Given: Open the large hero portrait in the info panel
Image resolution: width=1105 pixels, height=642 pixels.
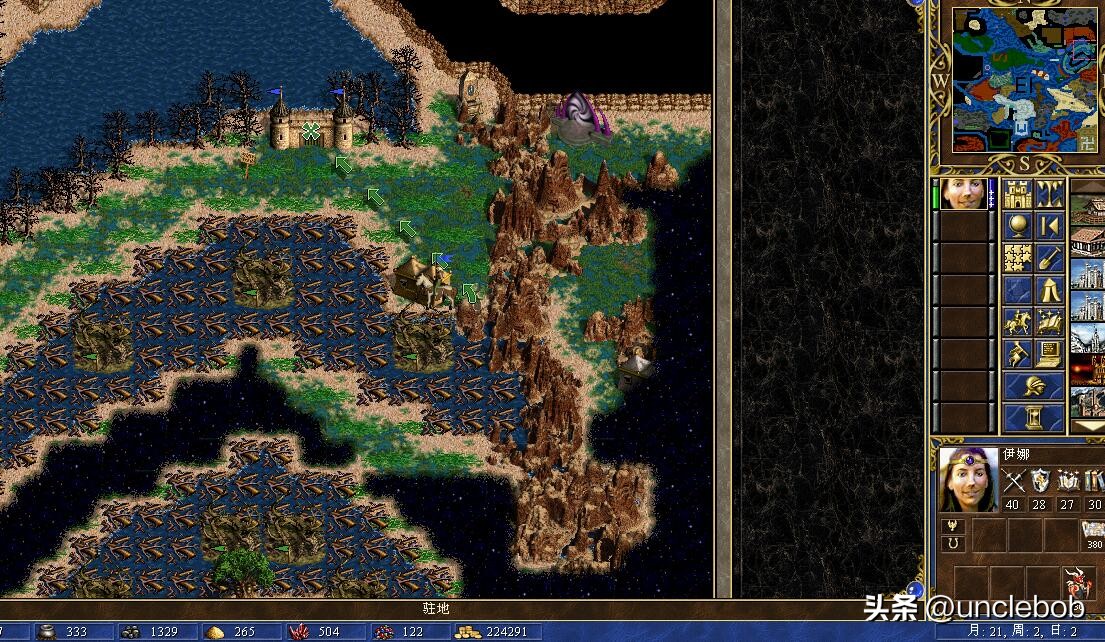Looking at the screenshot, I should [x=968, y=479].
